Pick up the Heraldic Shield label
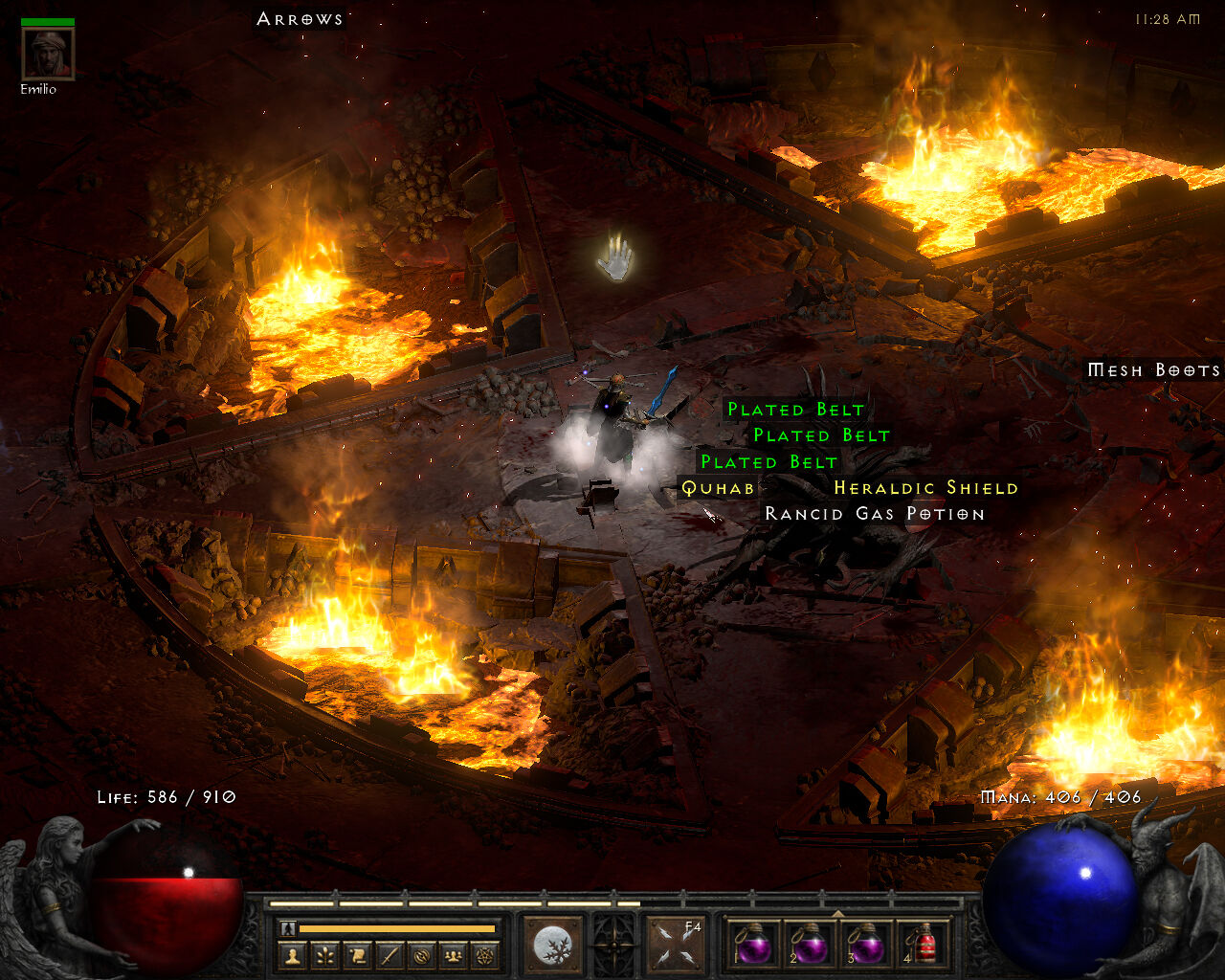The width and height of the screenshot is (1225, 980). pyautogui.click(x=925, y=488)
